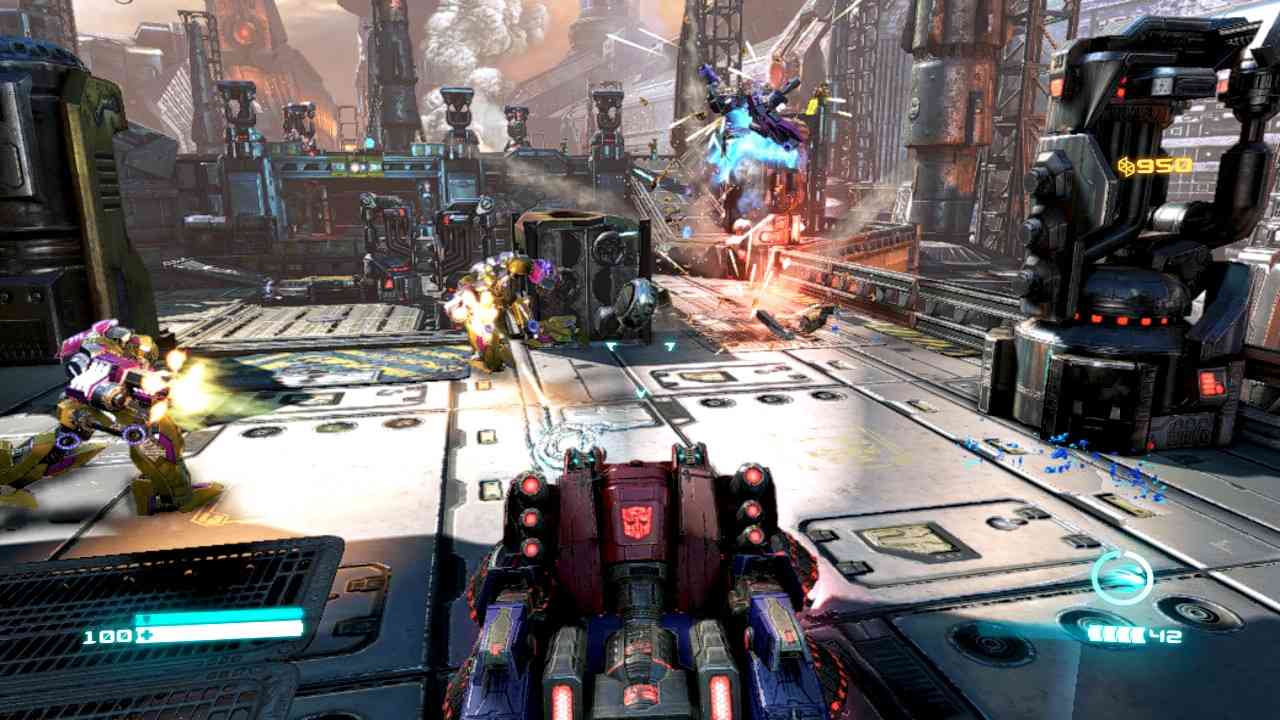The image size is (1280, 720).
Task: Expand the downward arrow marker mid-screen
Action: (x=641, y=392)
